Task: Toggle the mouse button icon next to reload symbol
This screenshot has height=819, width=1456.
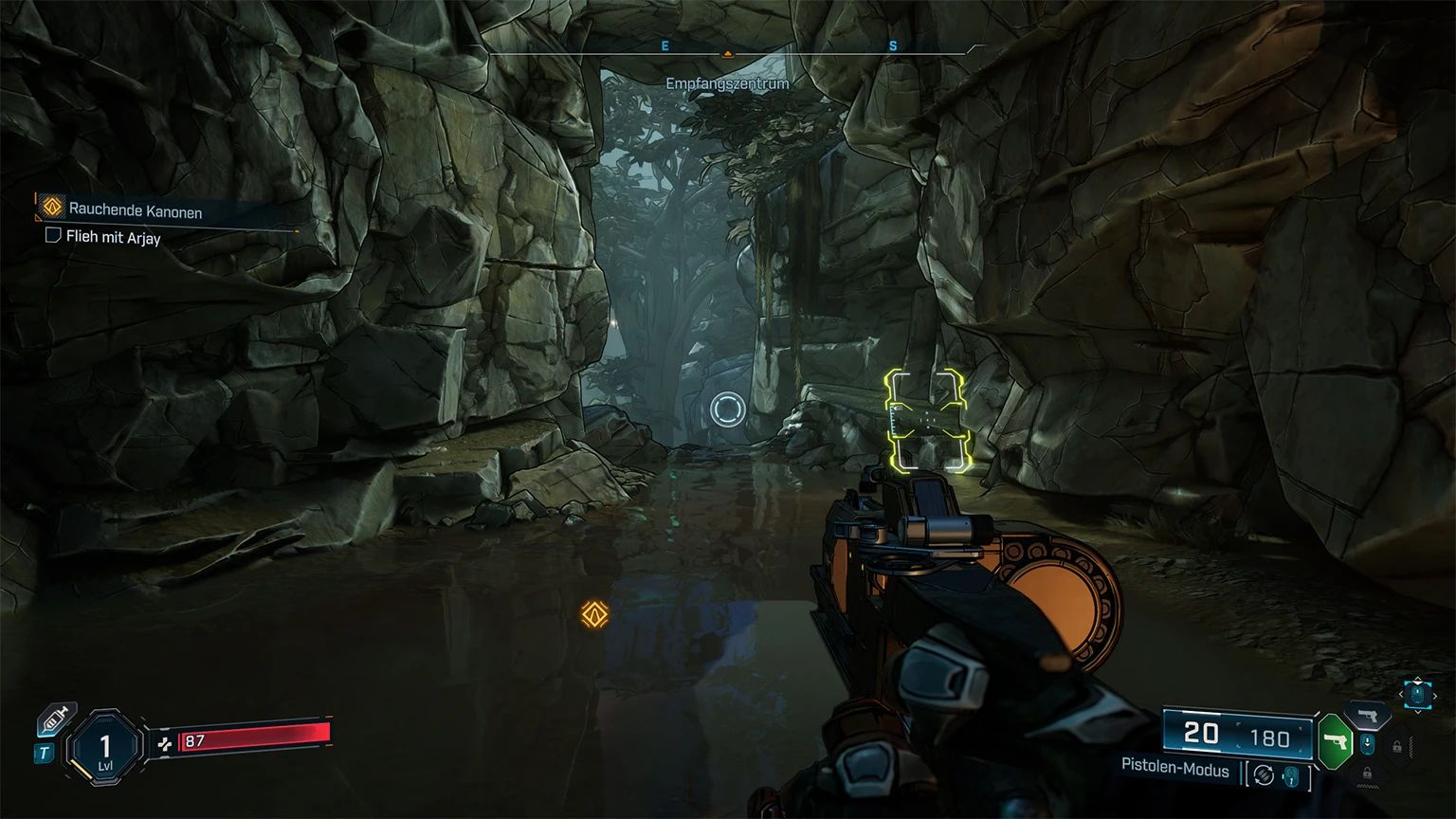Action: click(x=1291, y=776)
